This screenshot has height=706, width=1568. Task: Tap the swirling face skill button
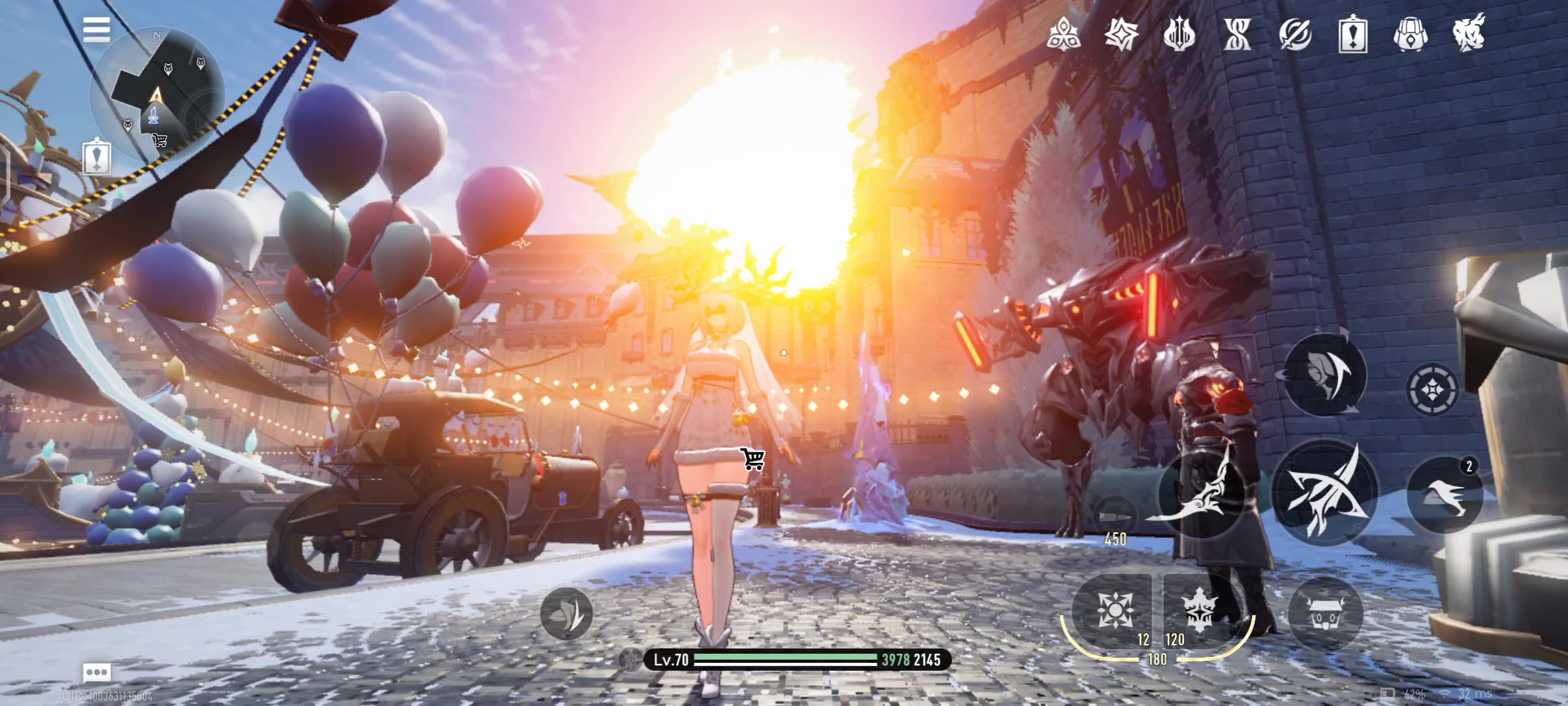(1324, 375)
